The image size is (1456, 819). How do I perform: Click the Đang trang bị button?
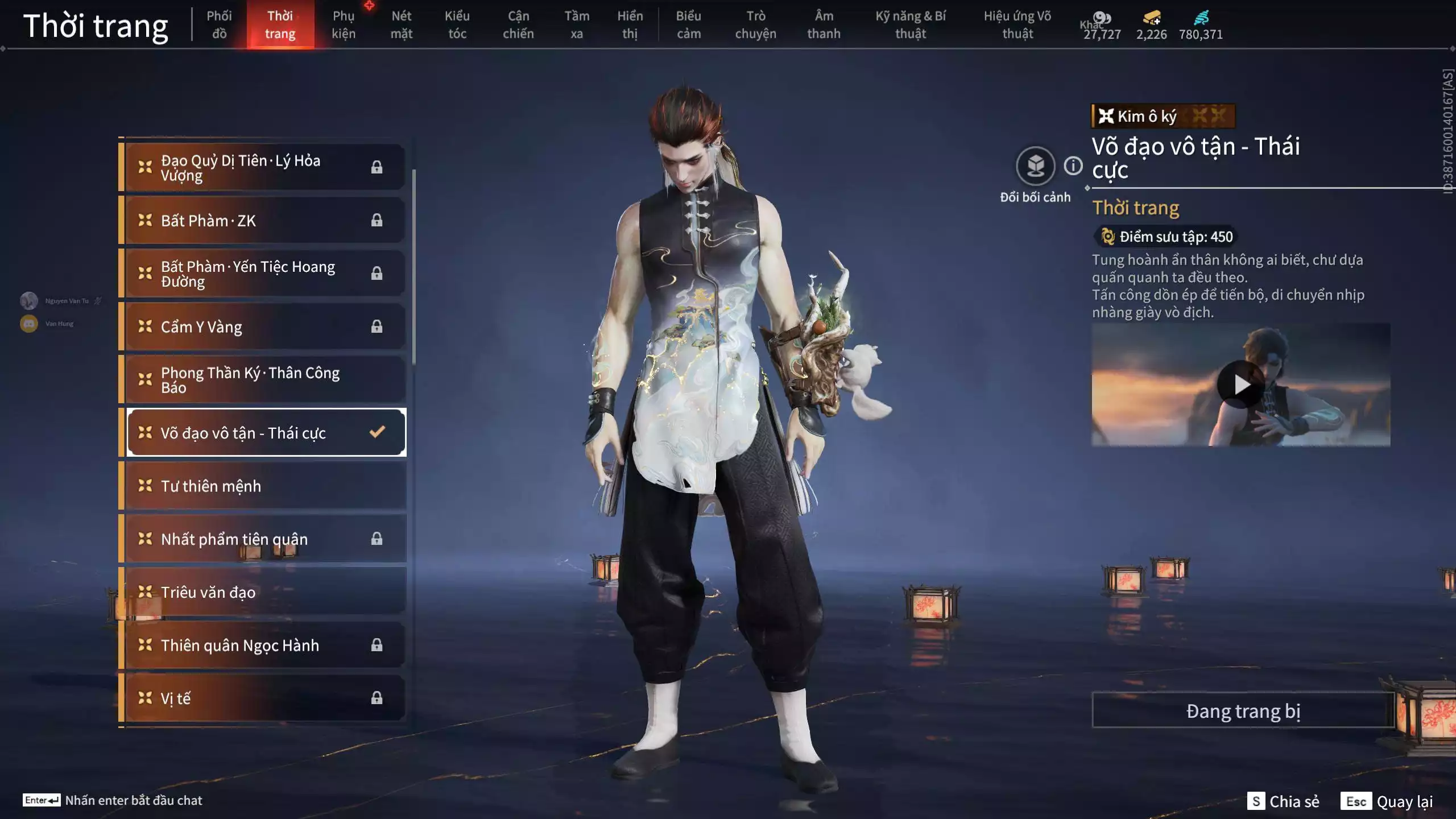coord(1243,709)
